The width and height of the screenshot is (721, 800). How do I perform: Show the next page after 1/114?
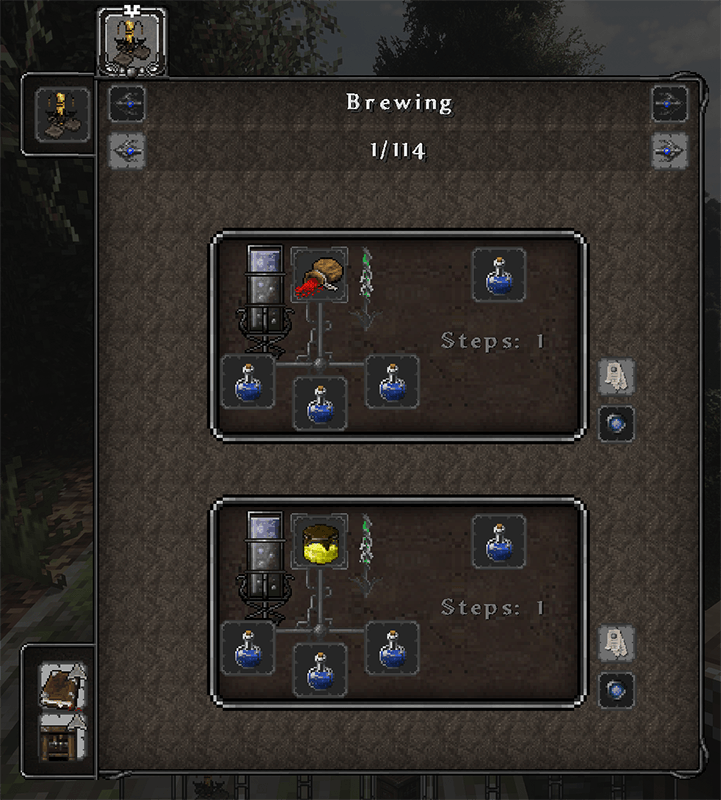(669, 151)
